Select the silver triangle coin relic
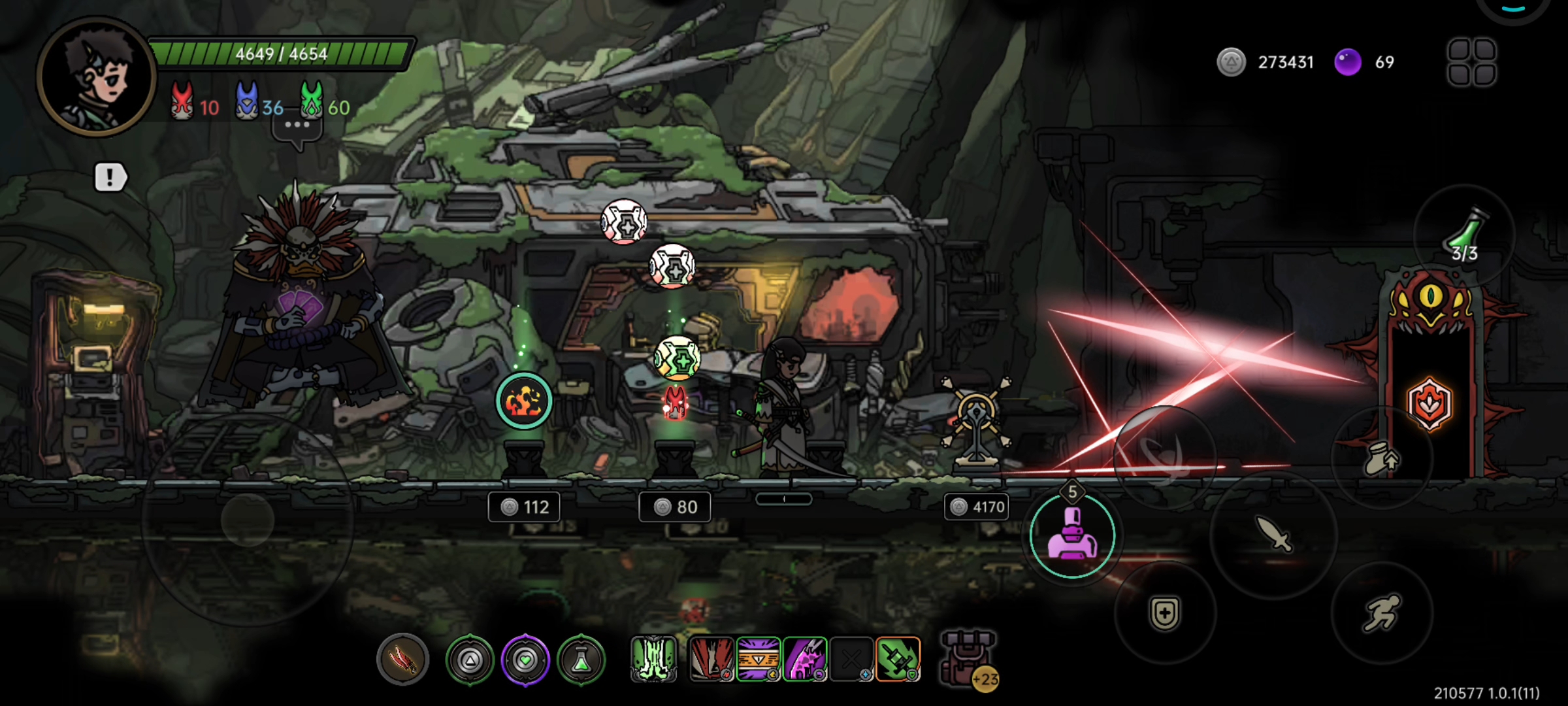 (470, 660)
